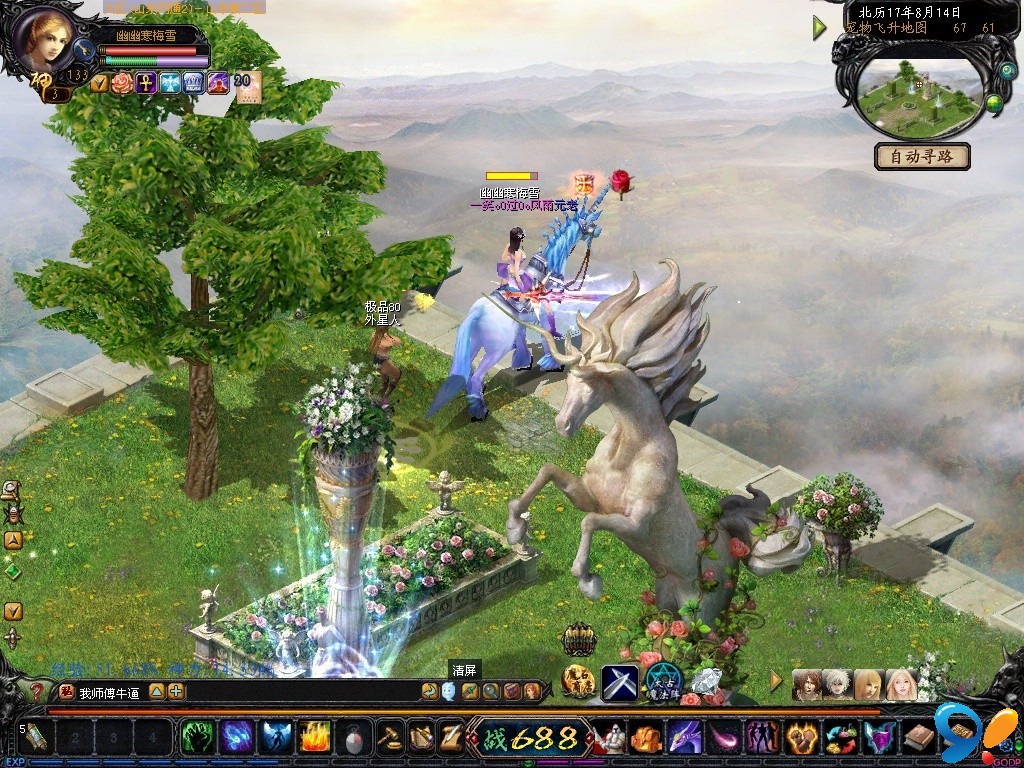The image size is (1024, 768).
Task: Open the minimap view
Action: [918, 88]
